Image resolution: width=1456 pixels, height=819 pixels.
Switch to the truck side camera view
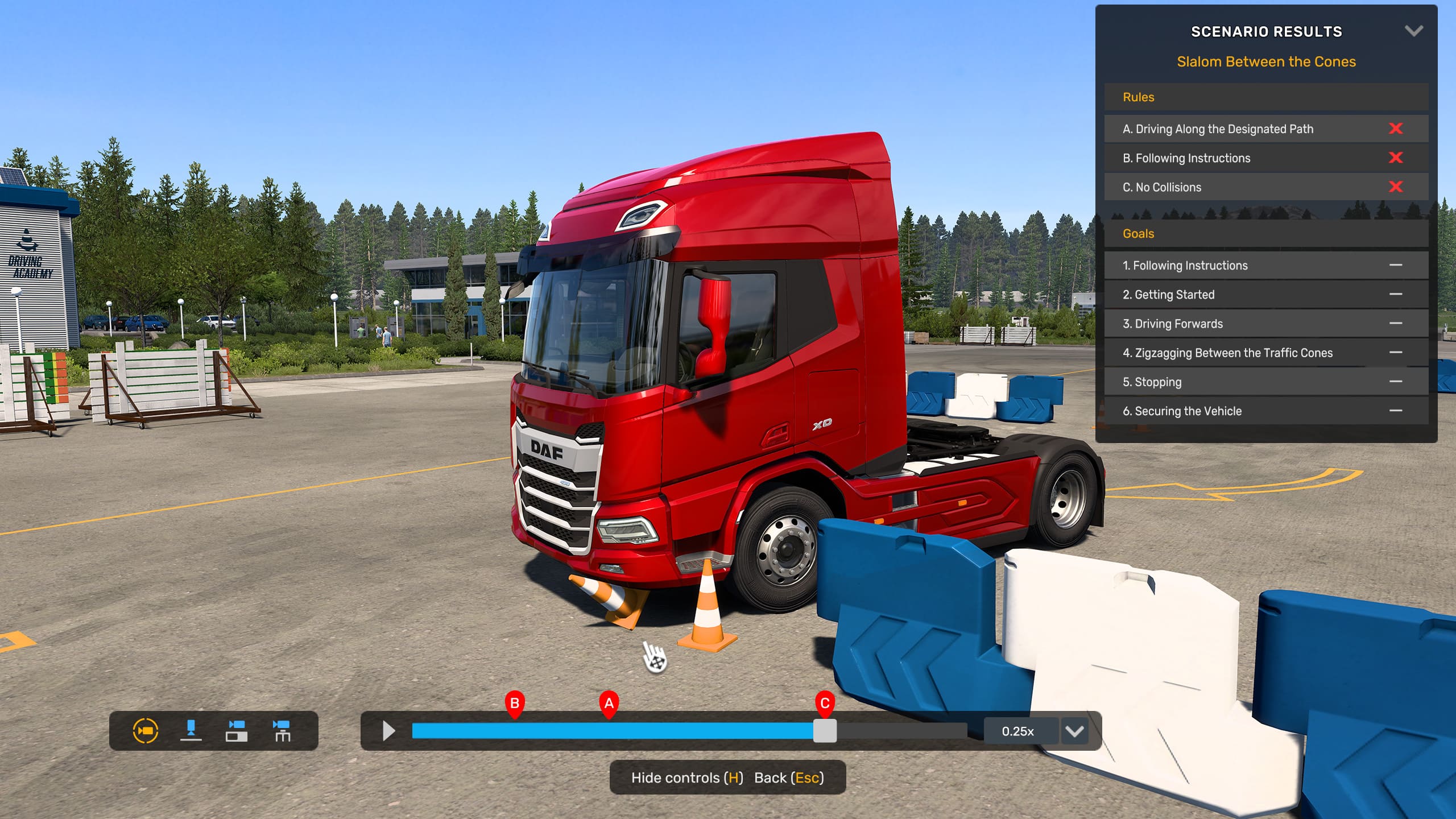pos(237,731)
